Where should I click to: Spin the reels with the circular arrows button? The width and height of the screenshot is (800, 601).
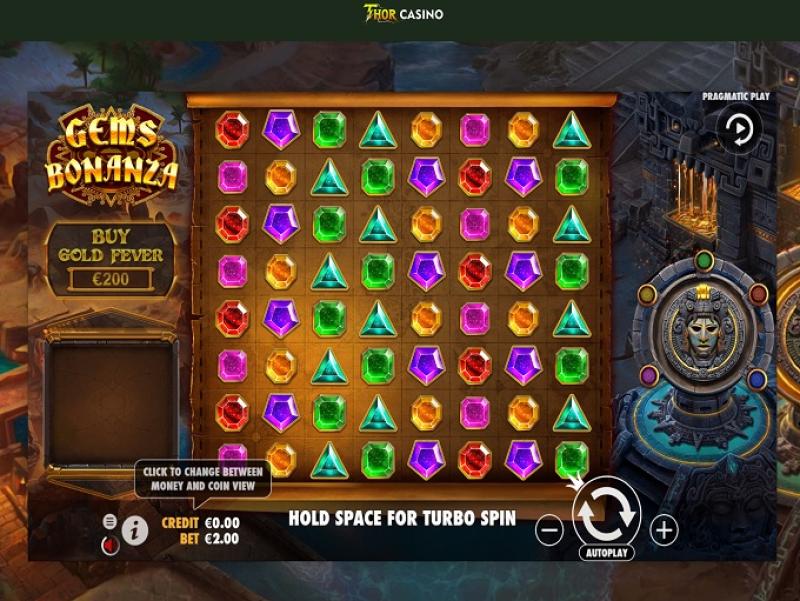[605, 511]
